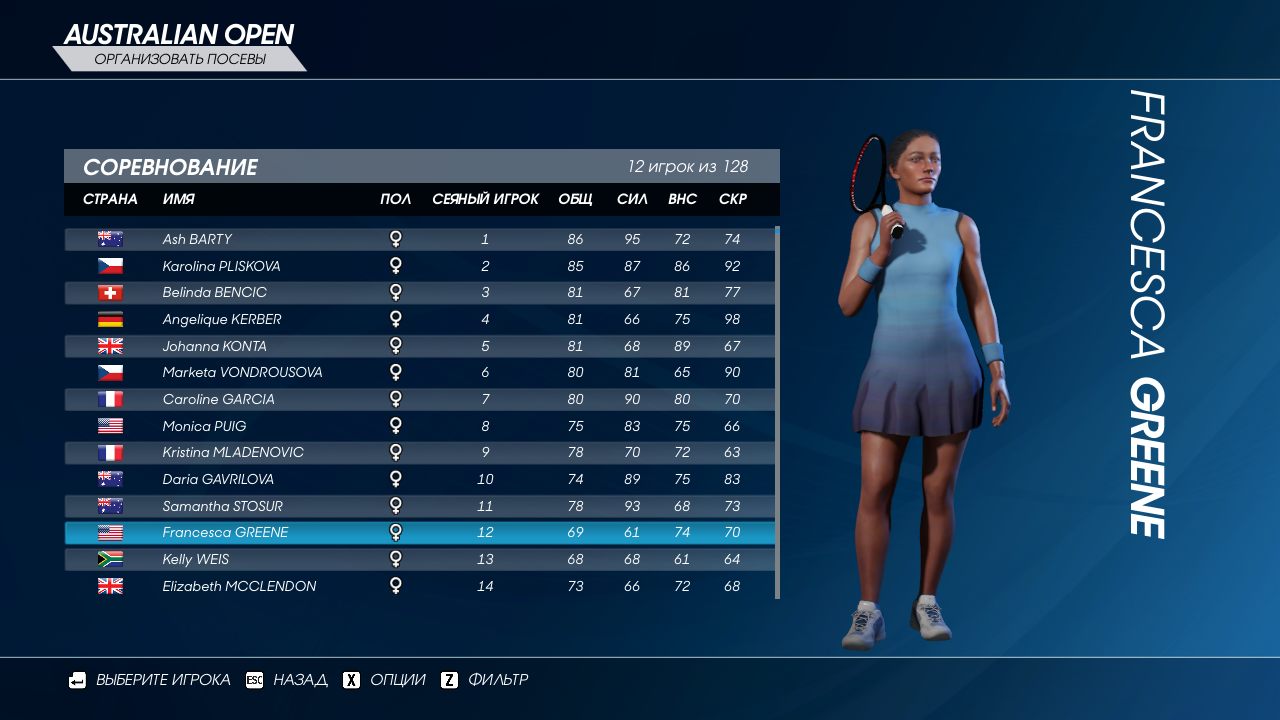Click the French flag beside Caroline GARCIA
Image resolution: width=1280 pixels, height=720 pixels.
[x=110, y=398]
